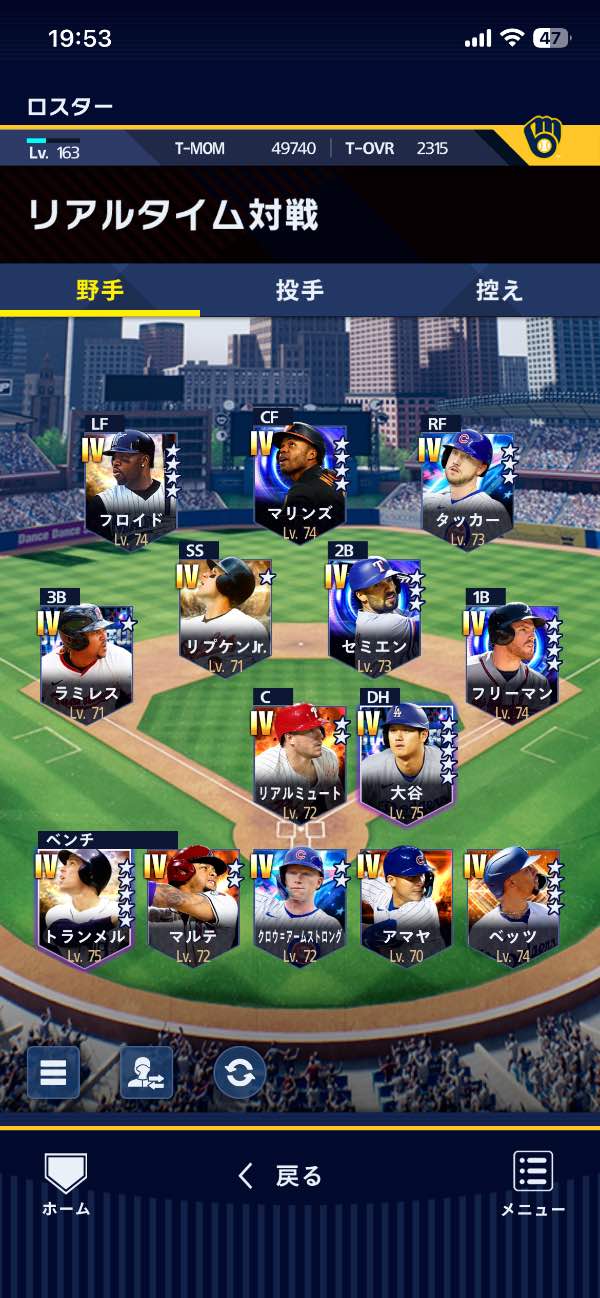
Task: Go back with the 戻る button
Action: (281, 1176)
